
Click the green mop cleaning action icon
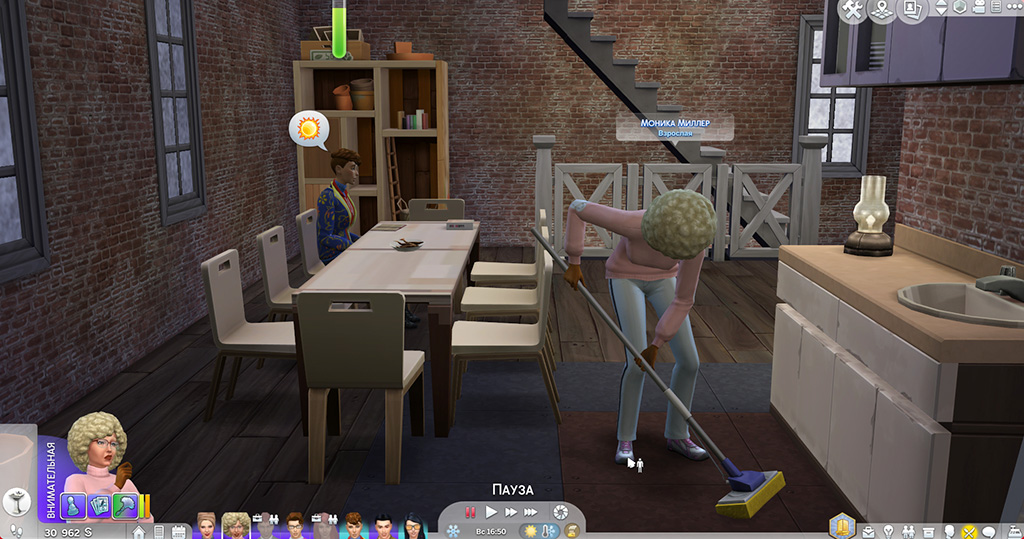click(x=125, y=505)
